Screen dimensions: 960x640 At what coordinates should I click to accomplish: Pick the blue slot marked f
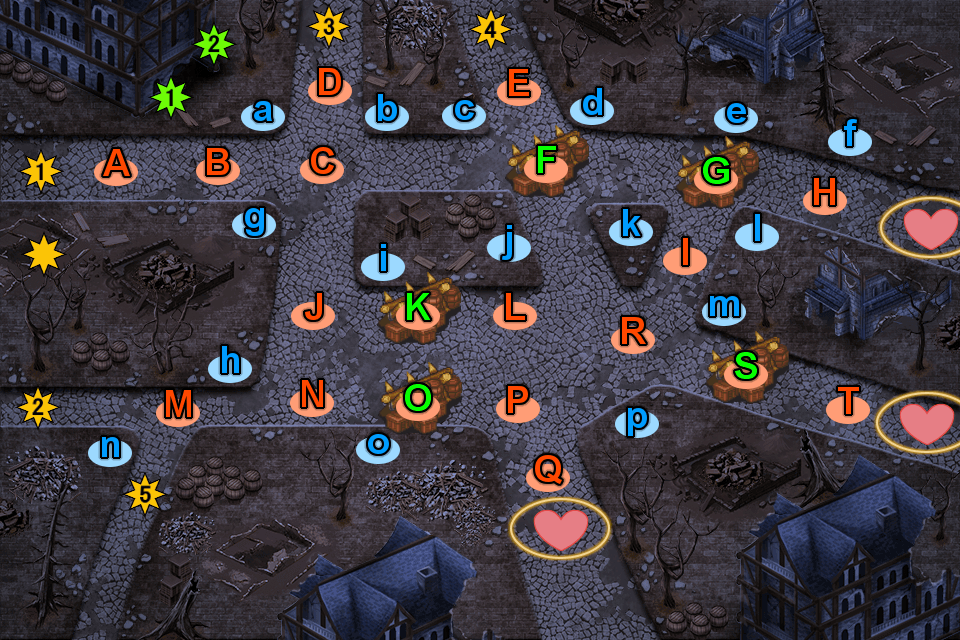point(850,137)
